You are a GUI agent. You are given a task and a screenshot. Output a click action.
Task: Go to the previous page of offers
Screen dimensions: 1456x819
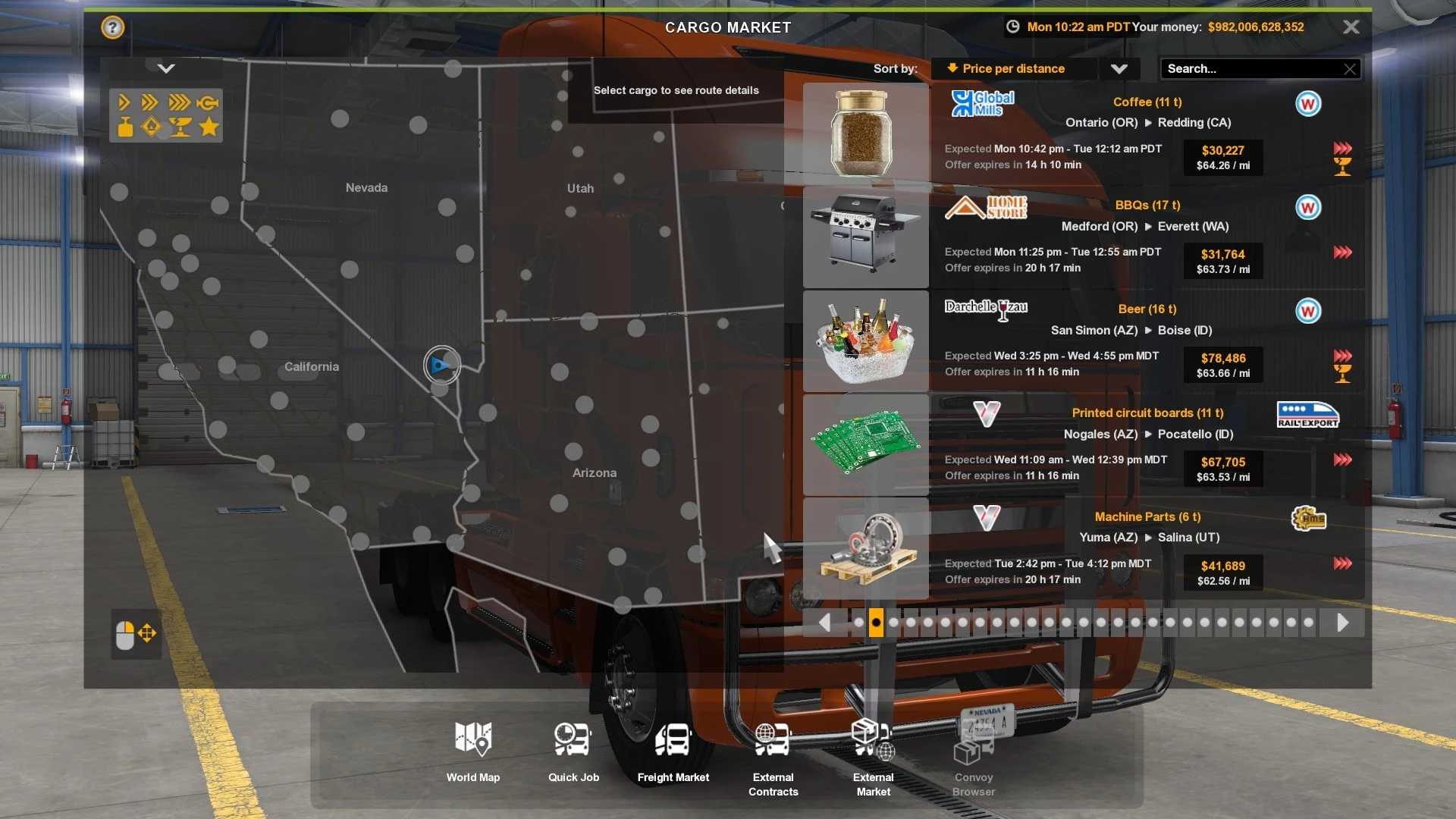(824, 623)
